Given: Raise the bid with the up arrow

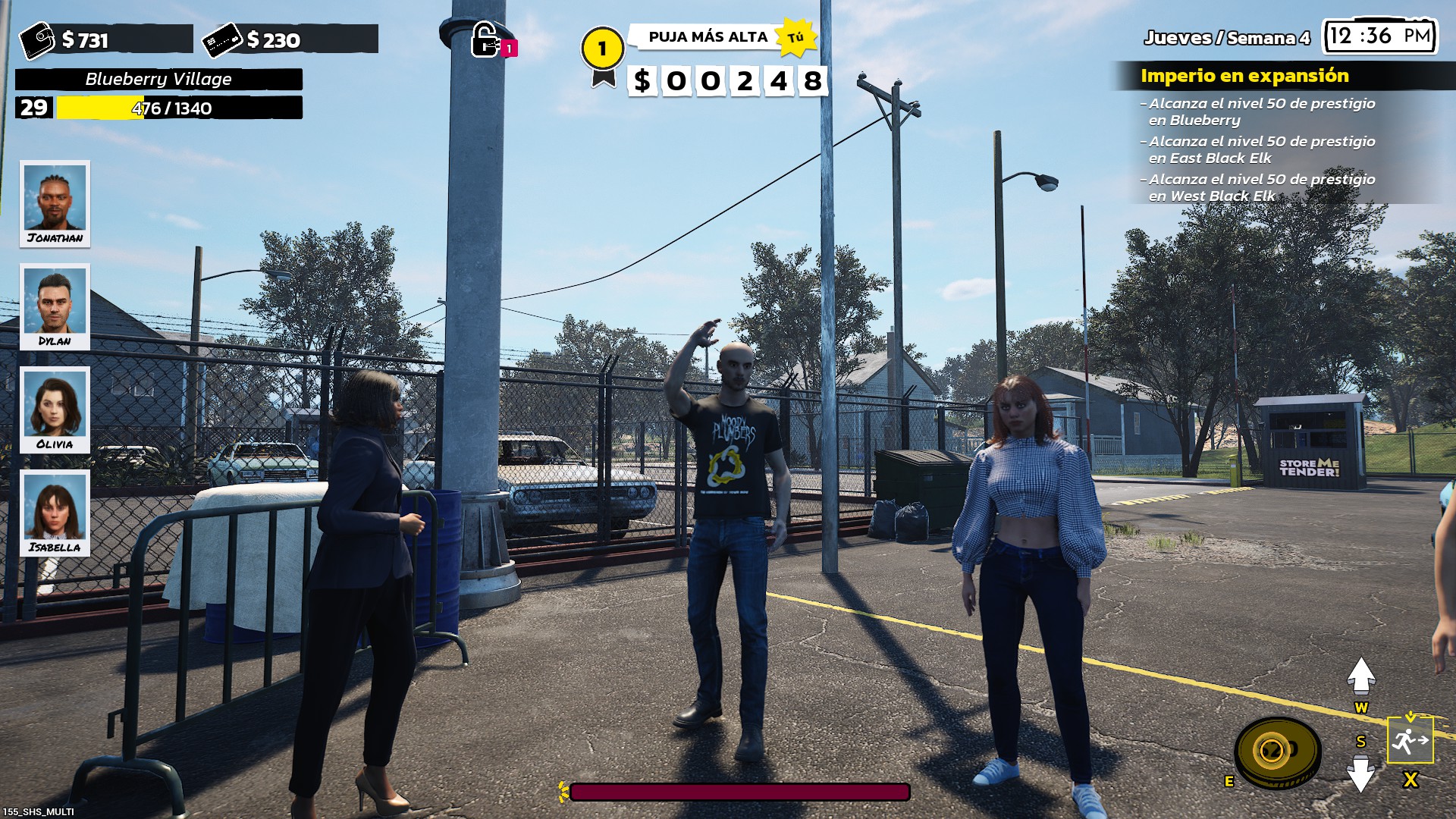Looking at the screenshot, I should pos(1361,675).
